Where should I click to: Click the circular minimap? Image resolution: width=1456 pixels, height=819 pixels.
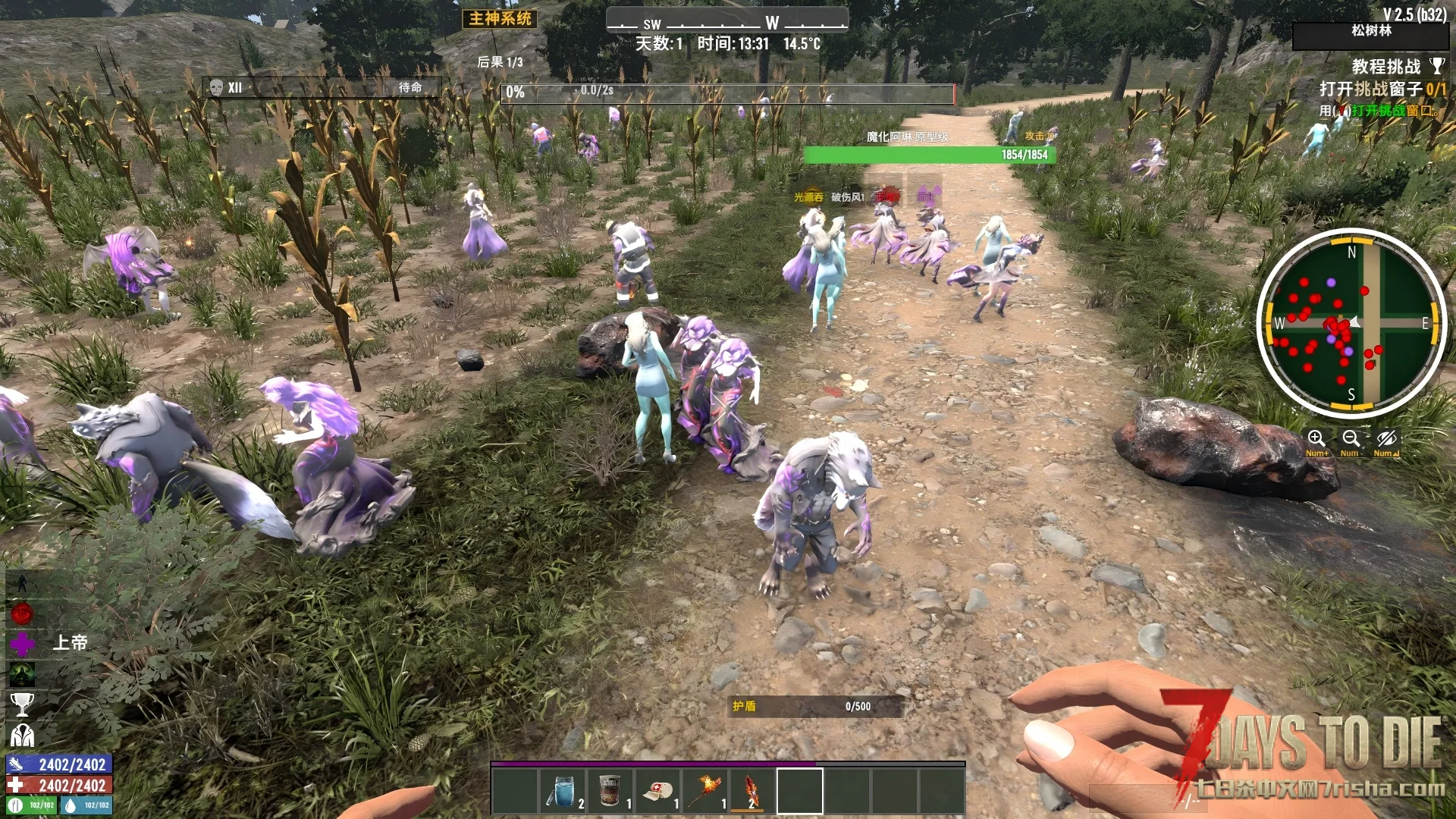tap(1351, 323)
